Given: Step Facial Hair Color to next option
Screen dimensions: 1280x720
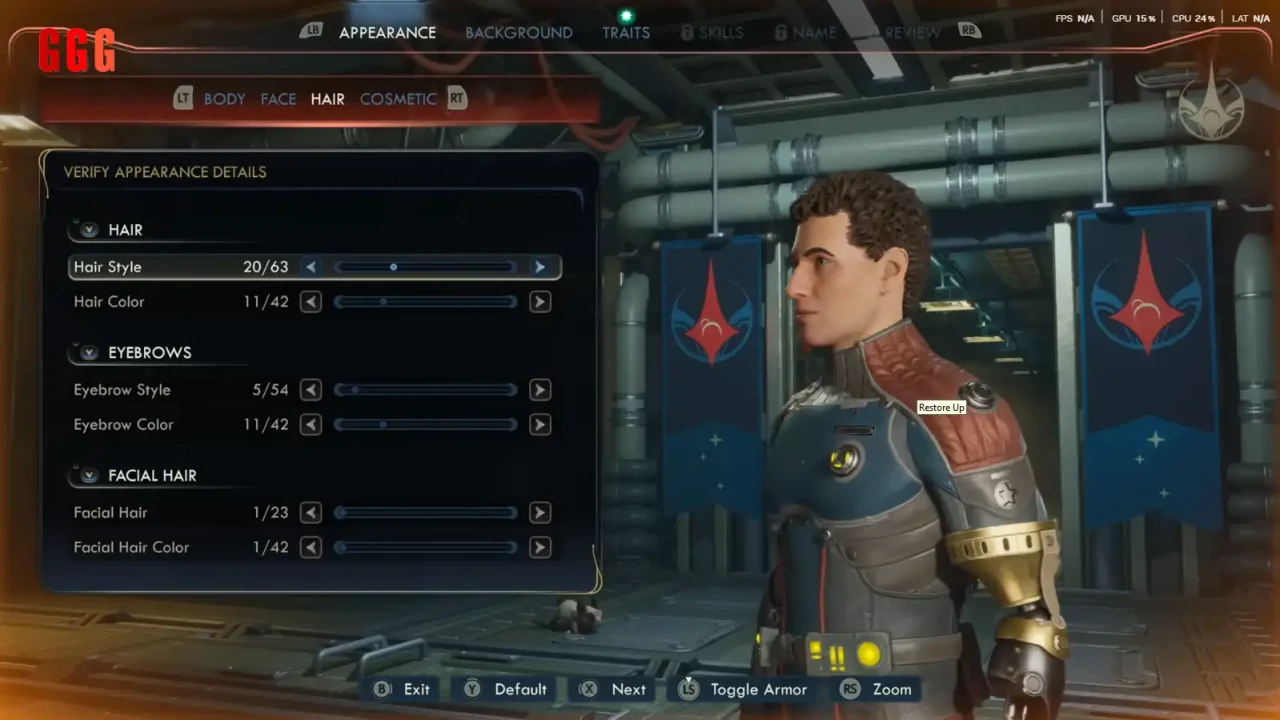Looking at the screenshot, I should coord(540,548).
